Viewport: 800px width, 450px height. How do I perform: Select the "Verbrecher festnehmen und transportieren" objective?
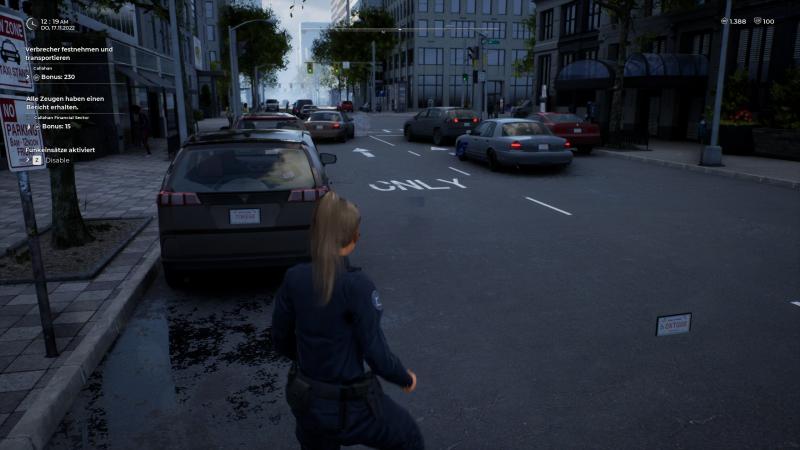point(69,53)
